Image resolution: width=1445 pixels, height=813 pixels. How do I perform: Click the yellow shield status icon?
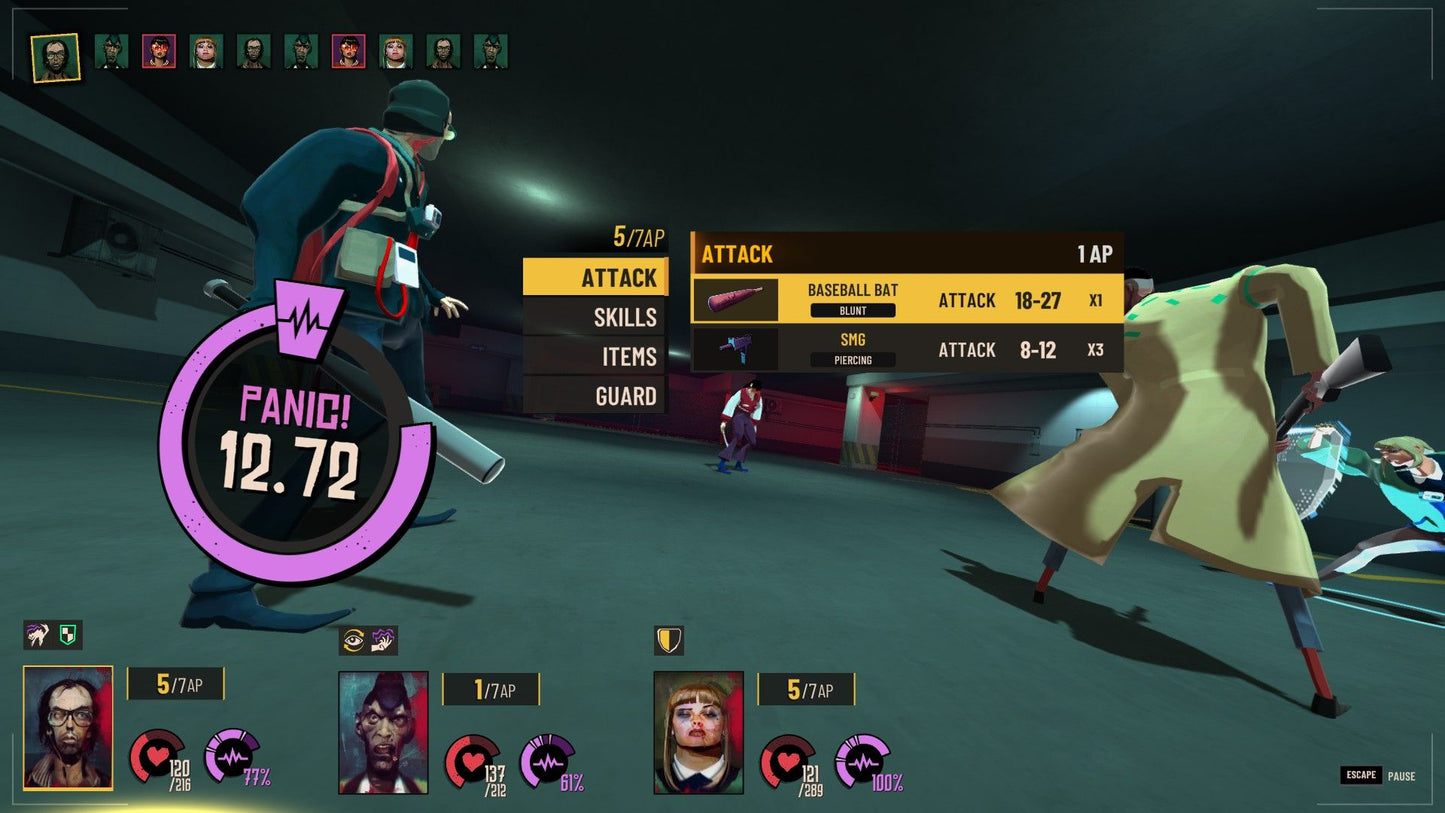[x=669, y=640]
